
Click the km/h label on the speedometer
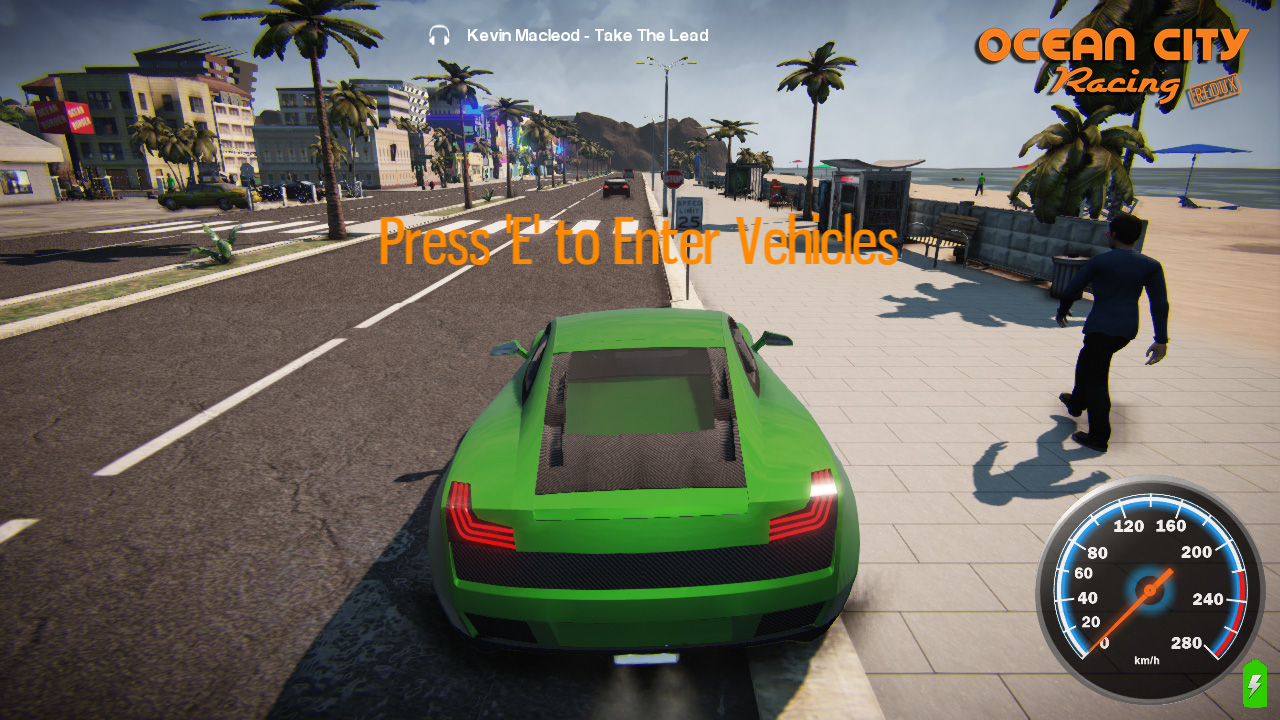click(1146, 660)
